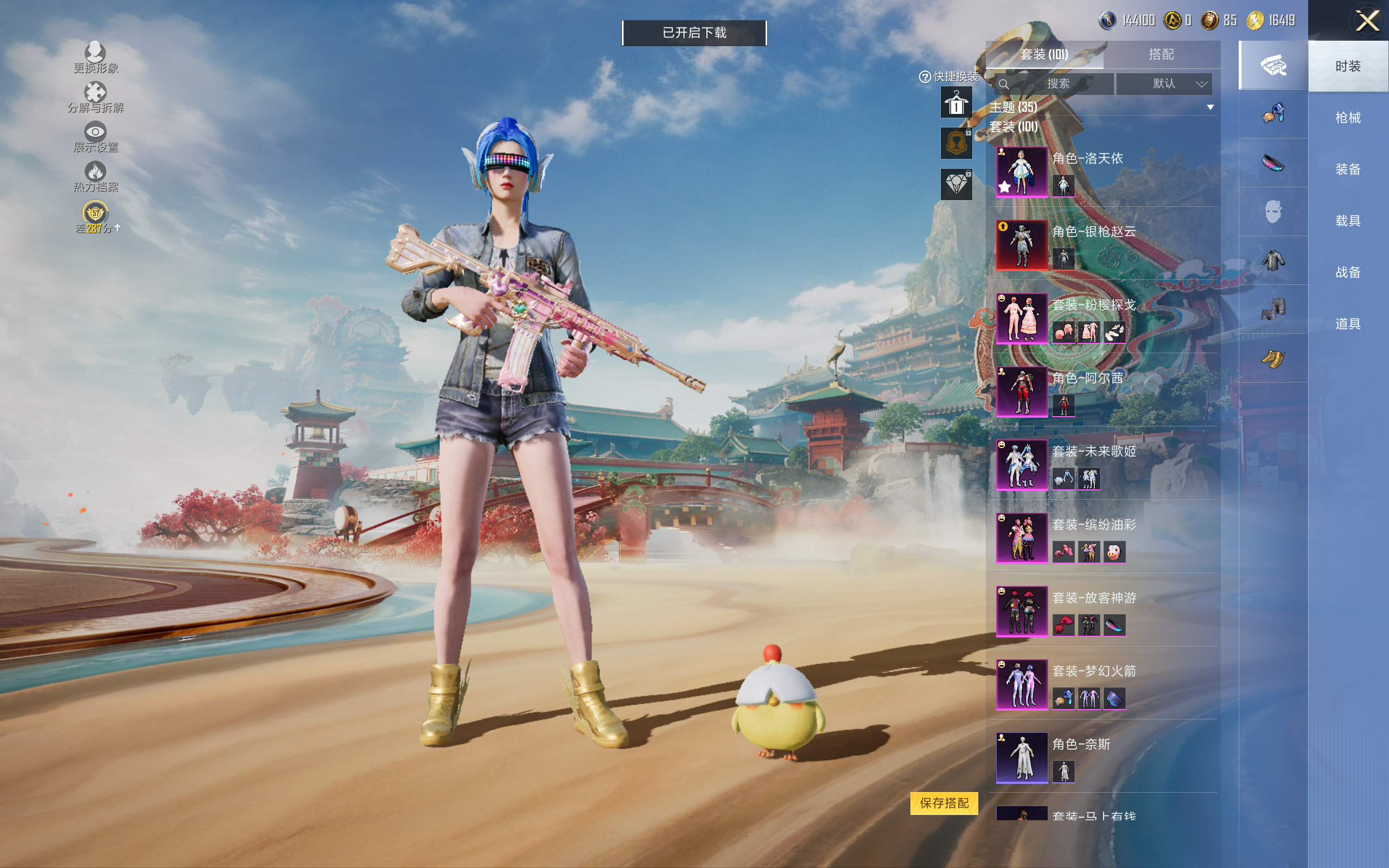Open the 默认 sort dropdown

(x=1164, y=84)
